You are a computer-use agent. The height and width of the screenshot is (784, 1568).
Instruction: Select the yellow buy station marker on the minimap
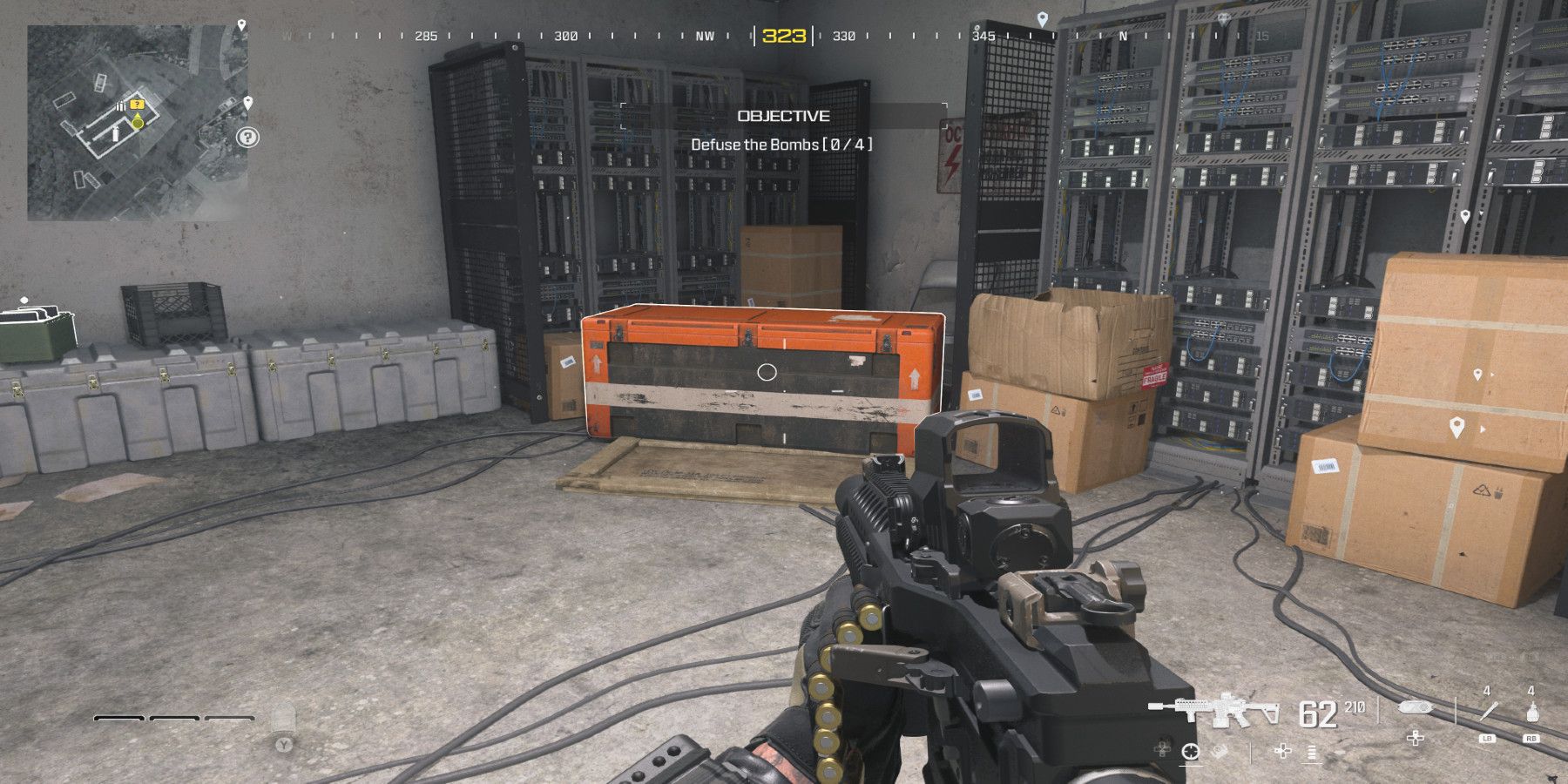137,104
